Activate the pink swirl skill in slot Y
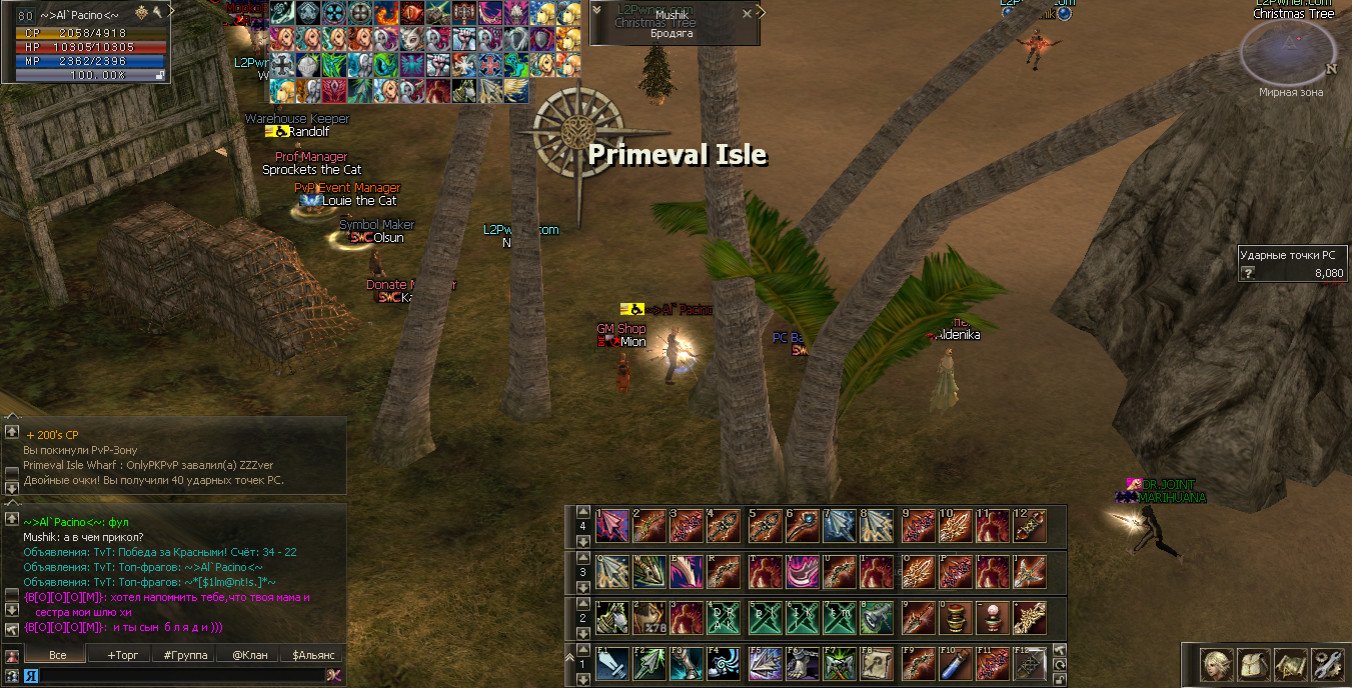The width and height of the screenshot is (1352, 688). 801,570
